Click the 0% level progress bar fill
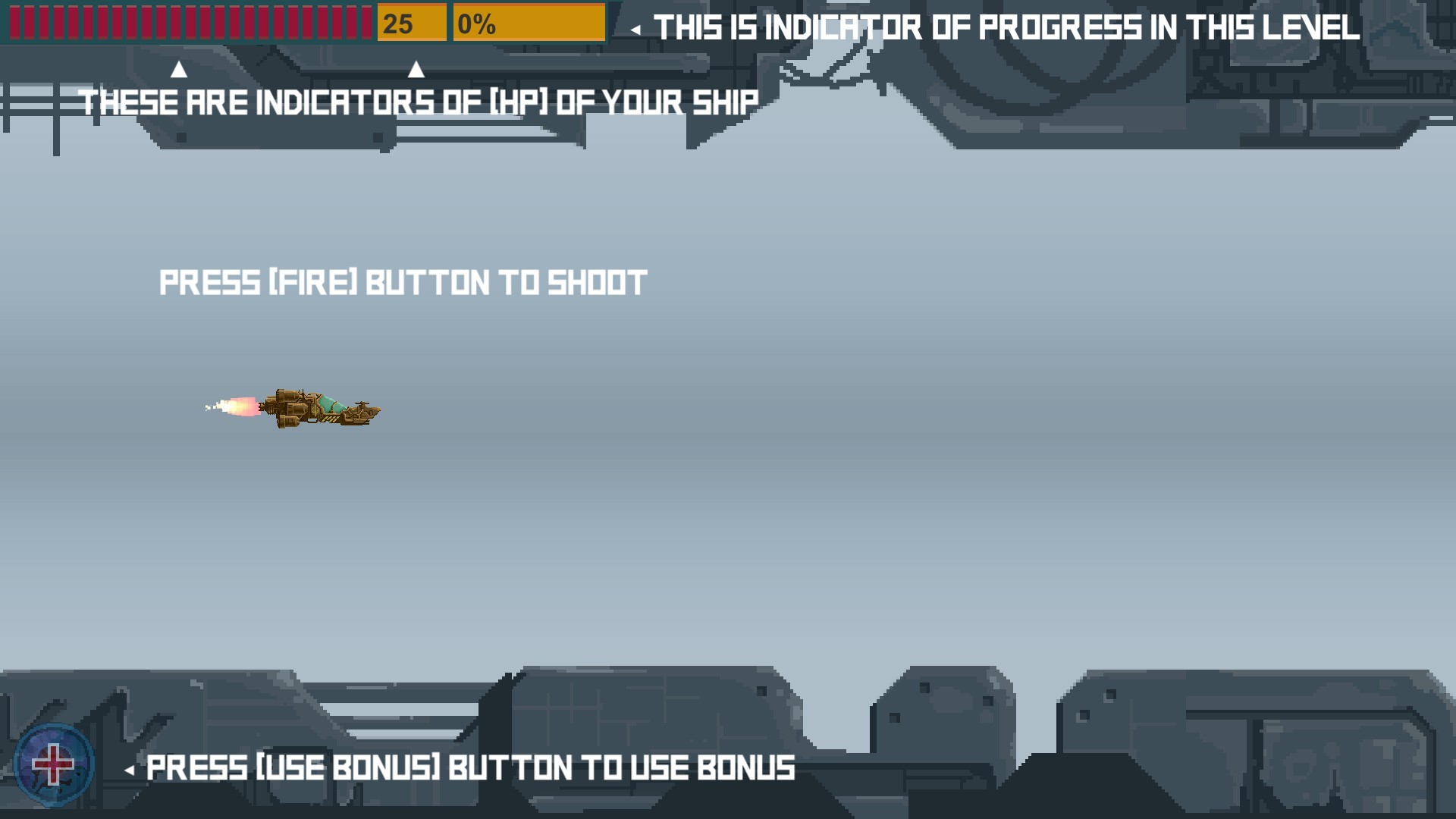The height and width of the screenshot is (819, 1456). 529,24
